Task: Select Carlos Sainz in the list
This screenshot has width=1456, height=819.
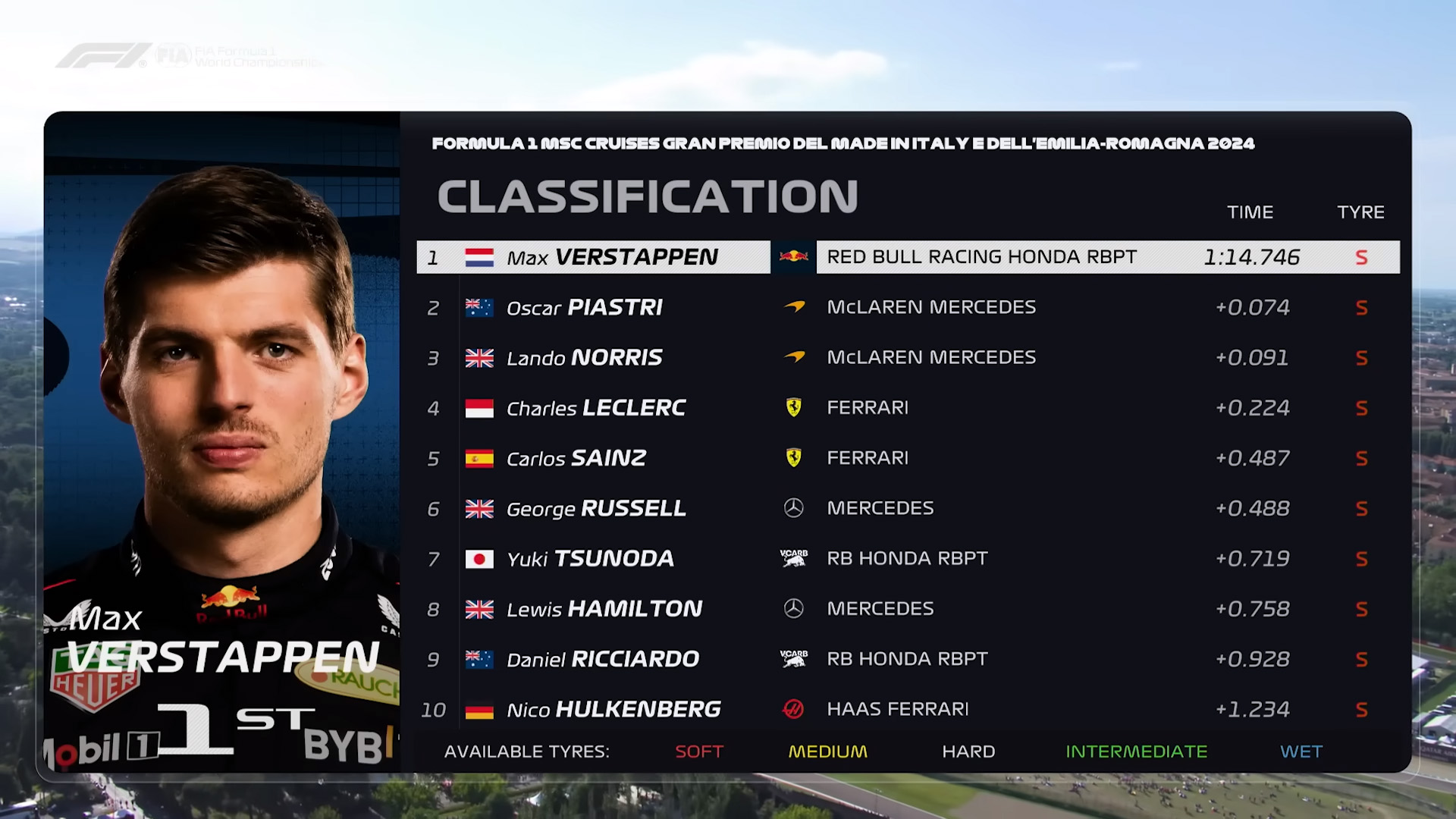Action: pos(576,458)
